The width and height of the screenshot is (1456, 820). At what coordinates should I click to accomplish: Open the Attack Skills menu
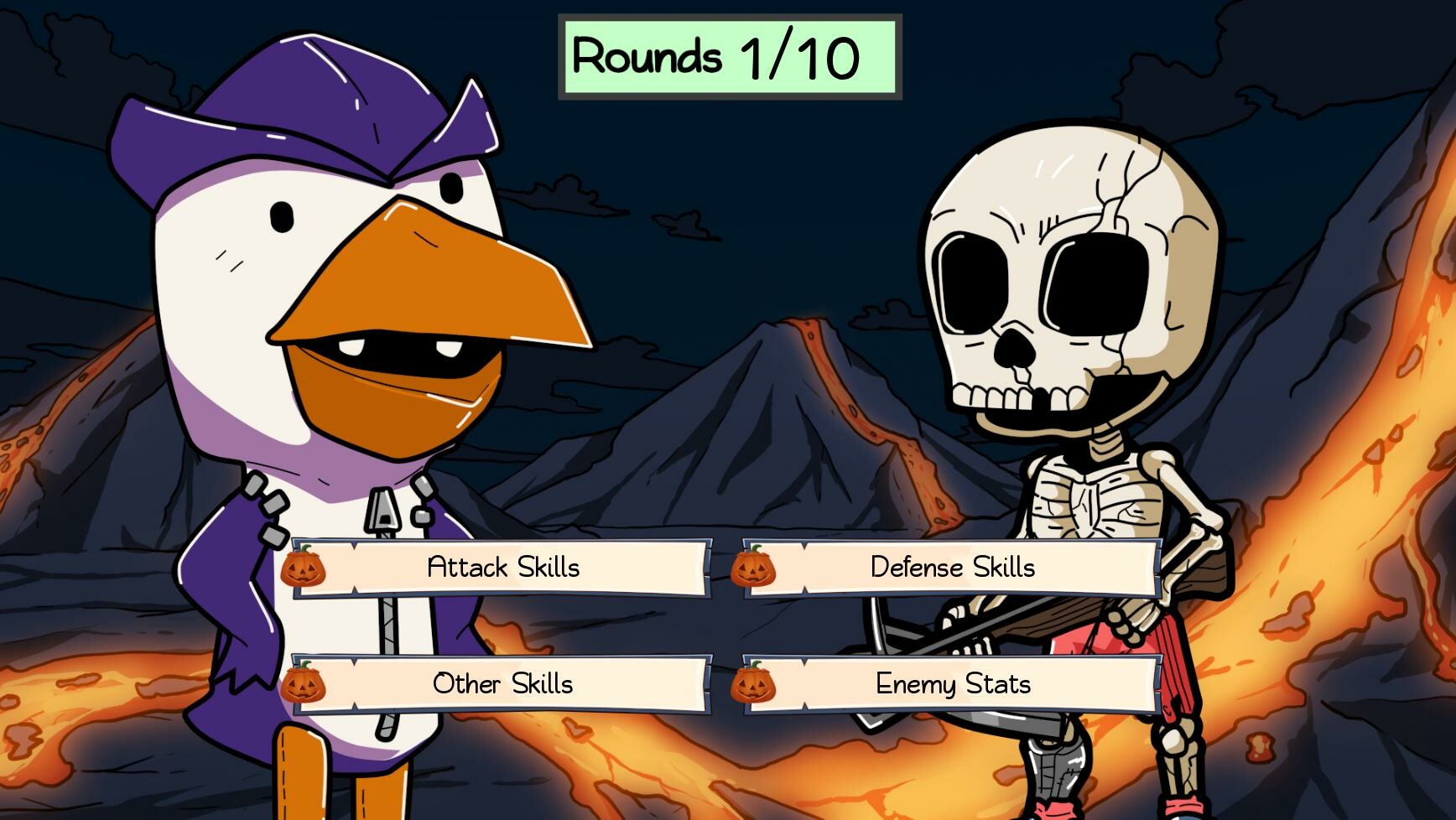click(502, 567)
